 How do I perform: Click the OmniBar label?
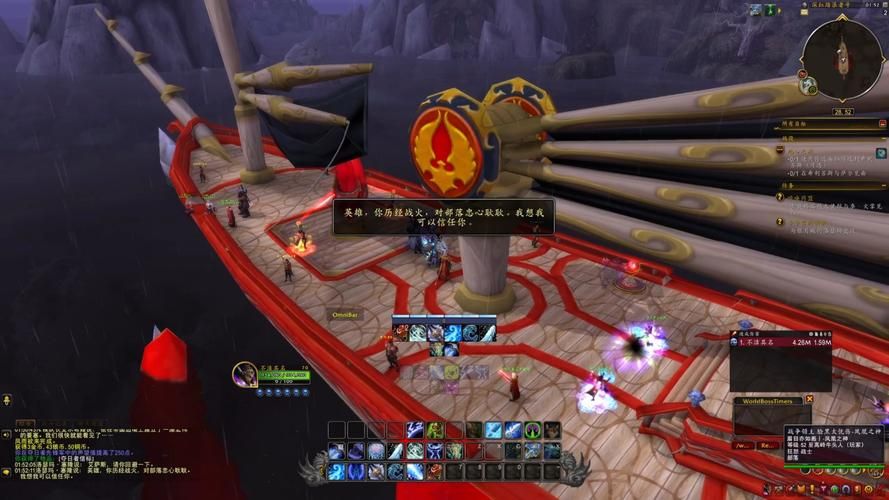(346, 314)
